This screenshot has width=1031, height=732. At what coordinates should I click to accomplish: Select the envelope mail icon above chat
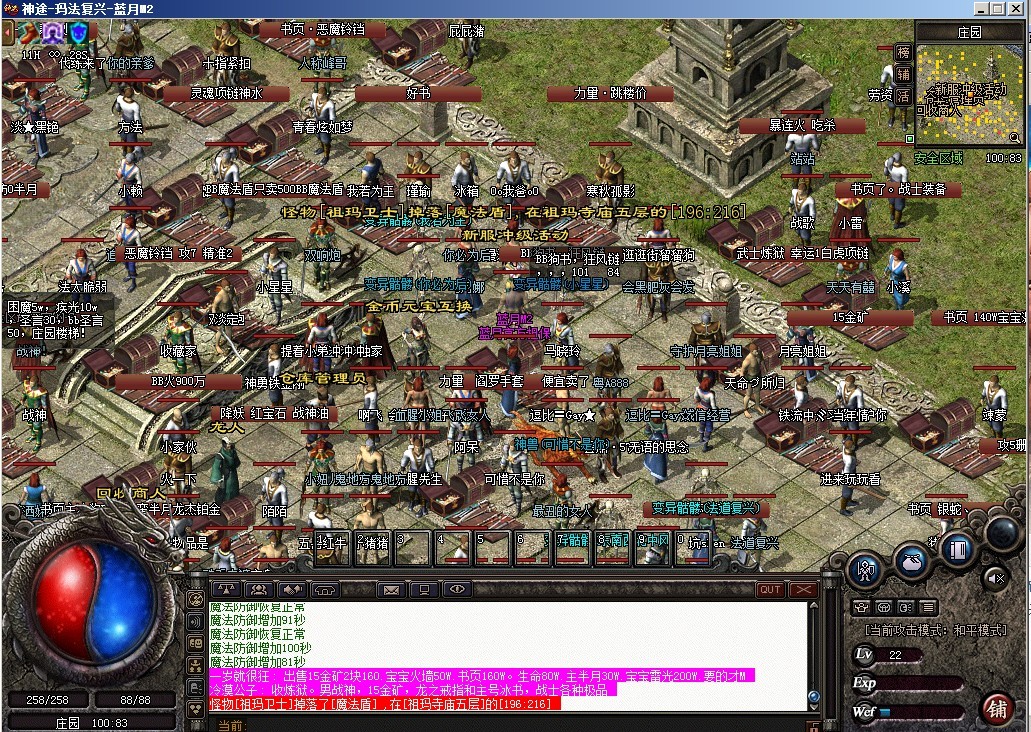390,590
